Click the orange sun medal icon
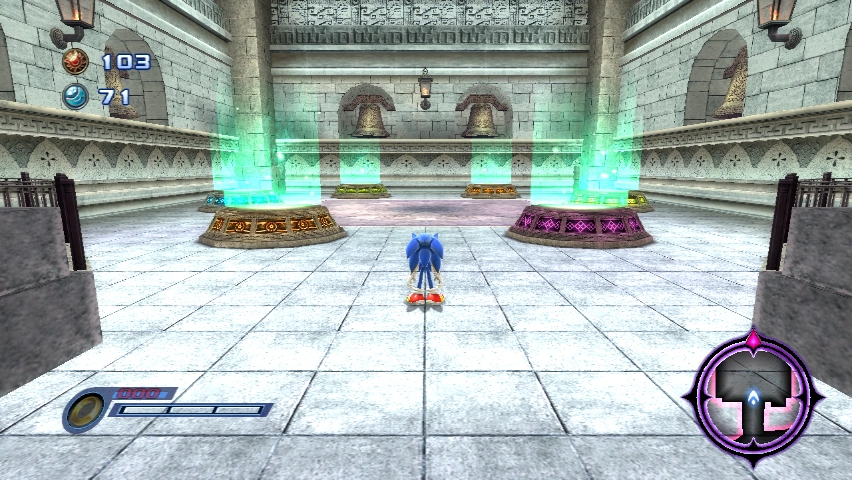Viewport: 852px width, 480px height. coord(75,62)
